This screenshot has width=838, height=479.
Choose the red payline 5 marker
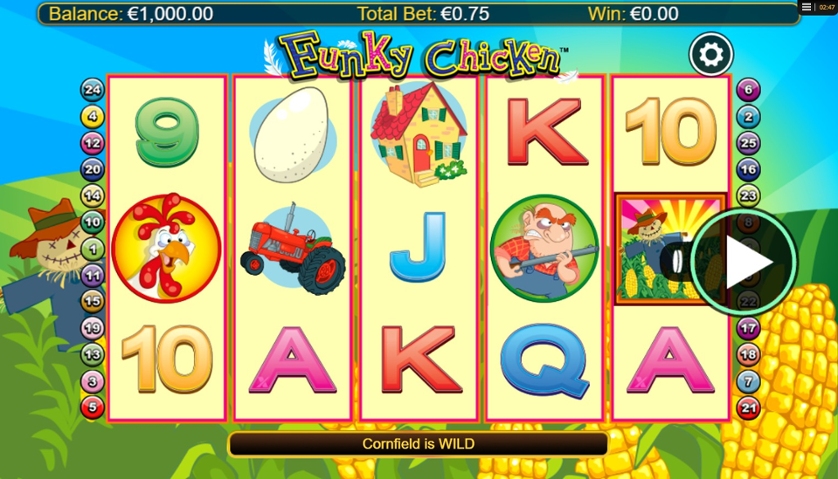(x=93, y=406)
